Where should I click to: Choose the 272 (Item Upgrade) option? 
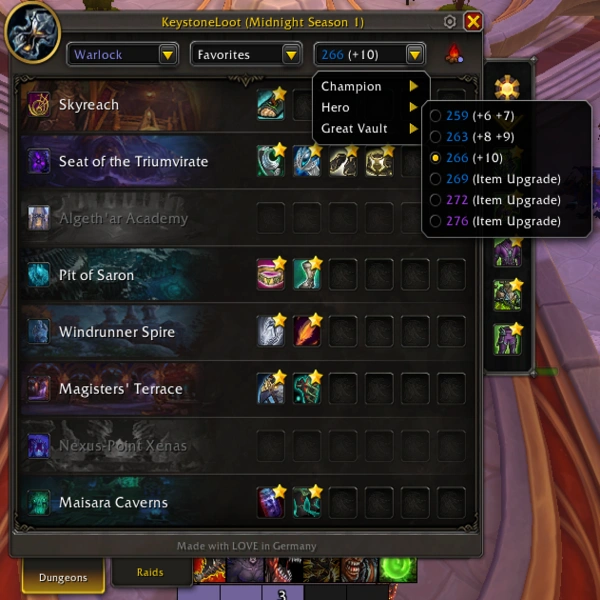496,200
